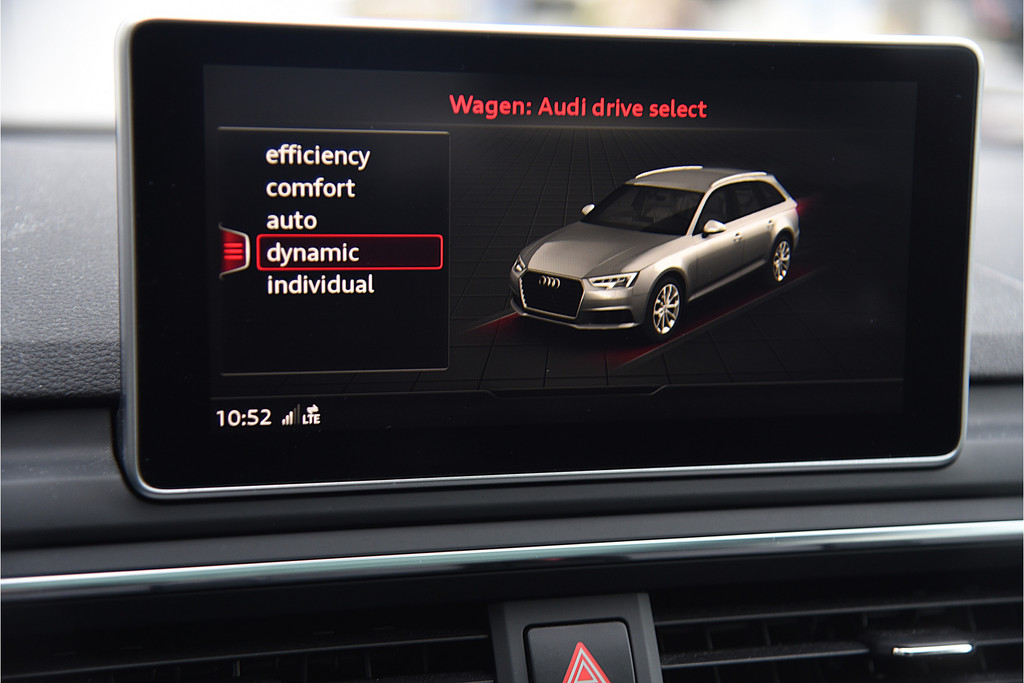Open the individual drive mode settings
Image resolution: width=1024 pixels, height=683 pixels.
[320, 285]
